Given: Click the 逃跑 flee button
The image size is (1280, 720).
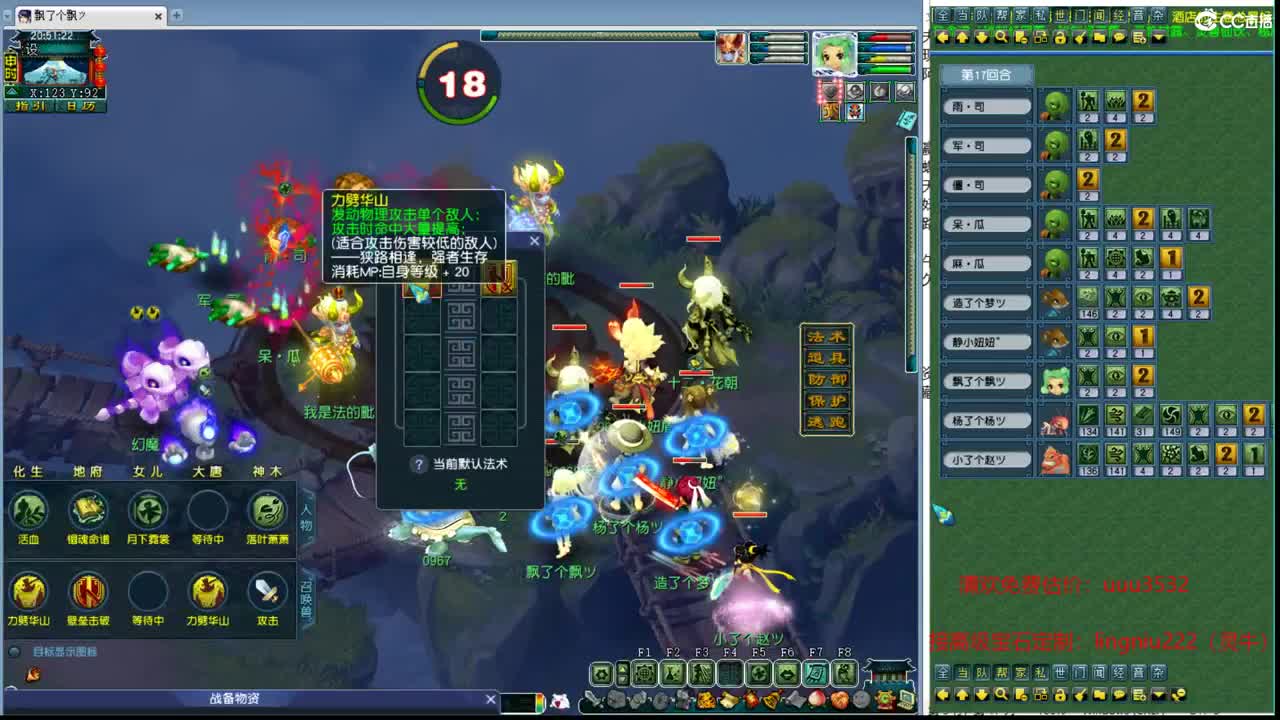Looking at the screenshot, I should point(828,420).
